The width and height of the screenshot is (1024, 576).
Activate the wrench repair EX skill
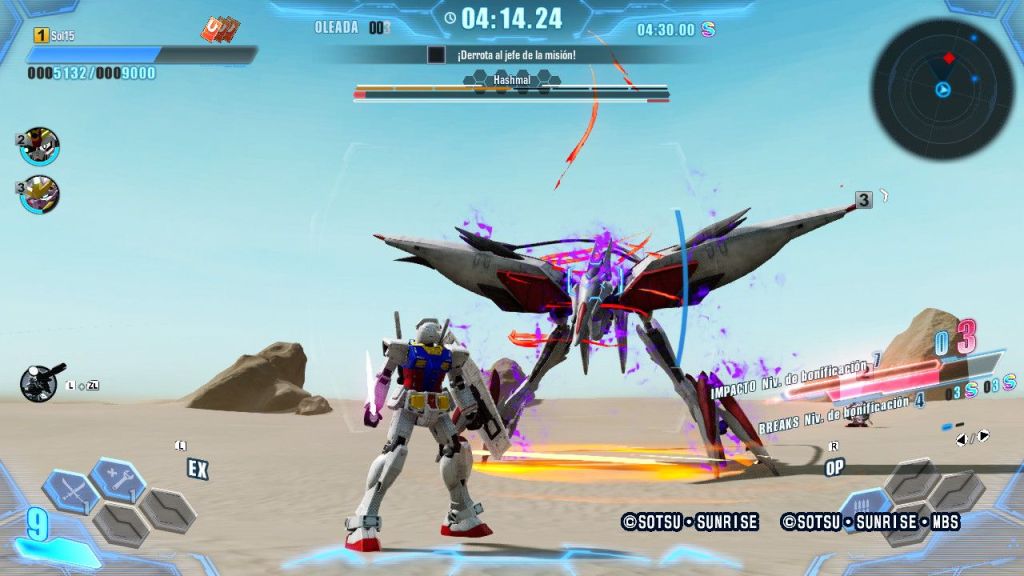tap(117, 477)
